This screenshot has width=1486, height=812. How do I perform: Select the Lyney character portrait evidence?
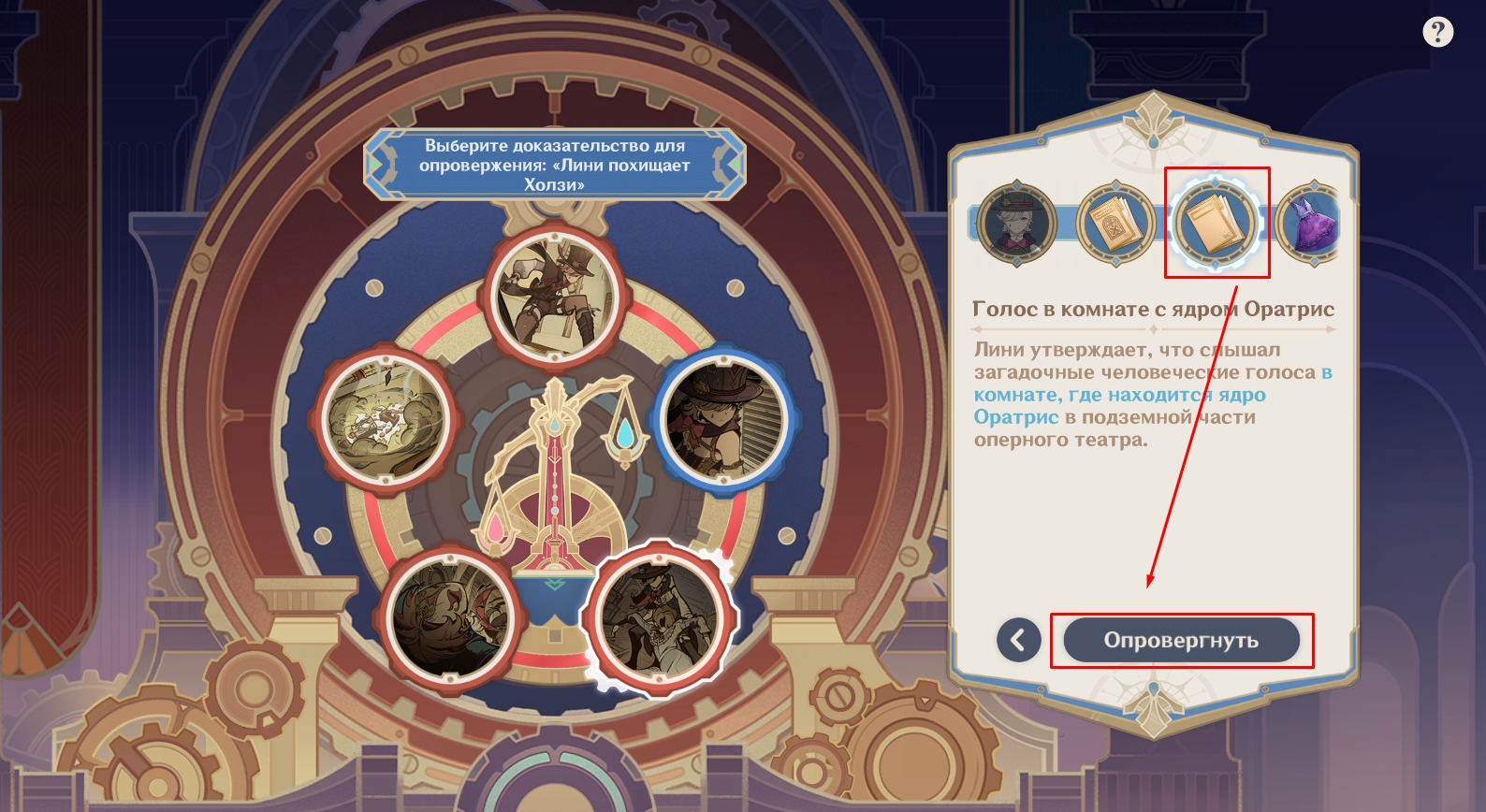pos(1017,224)
